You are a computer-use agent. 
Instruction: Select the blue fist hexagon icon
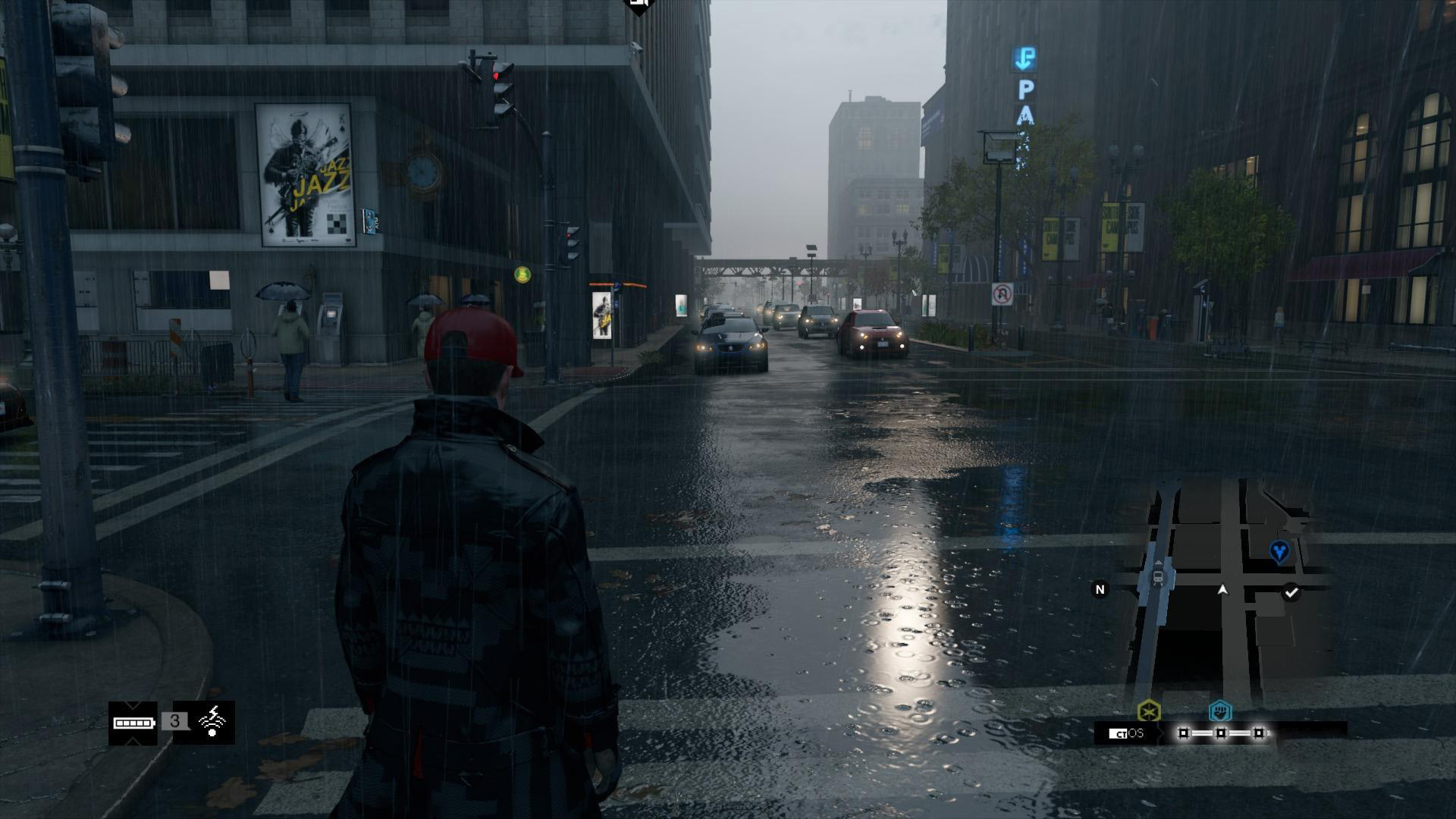click(1220, 711)
